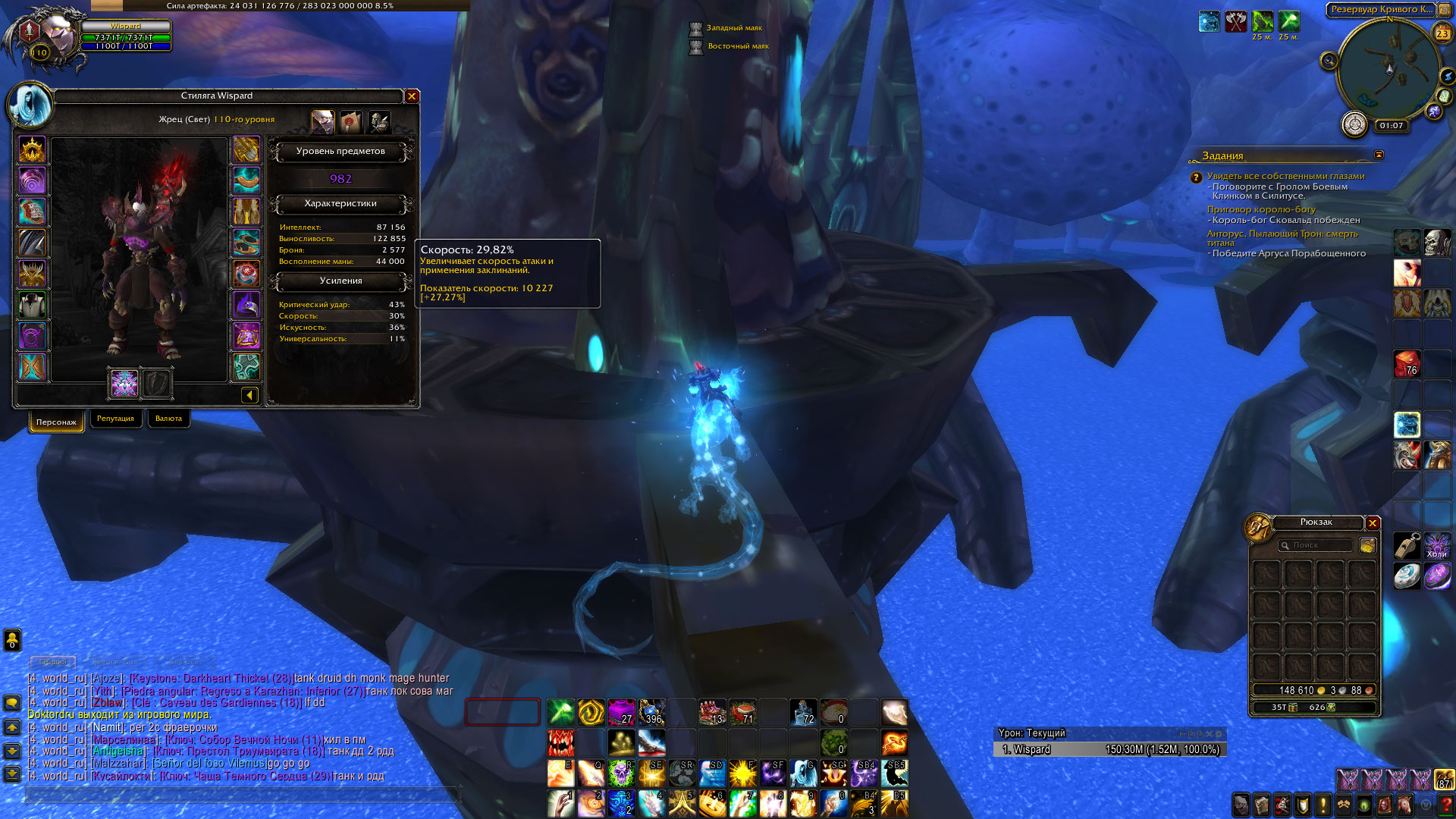Open the Валюта tab
Viewport: 1456px width, 819px height.
[168, 419]
